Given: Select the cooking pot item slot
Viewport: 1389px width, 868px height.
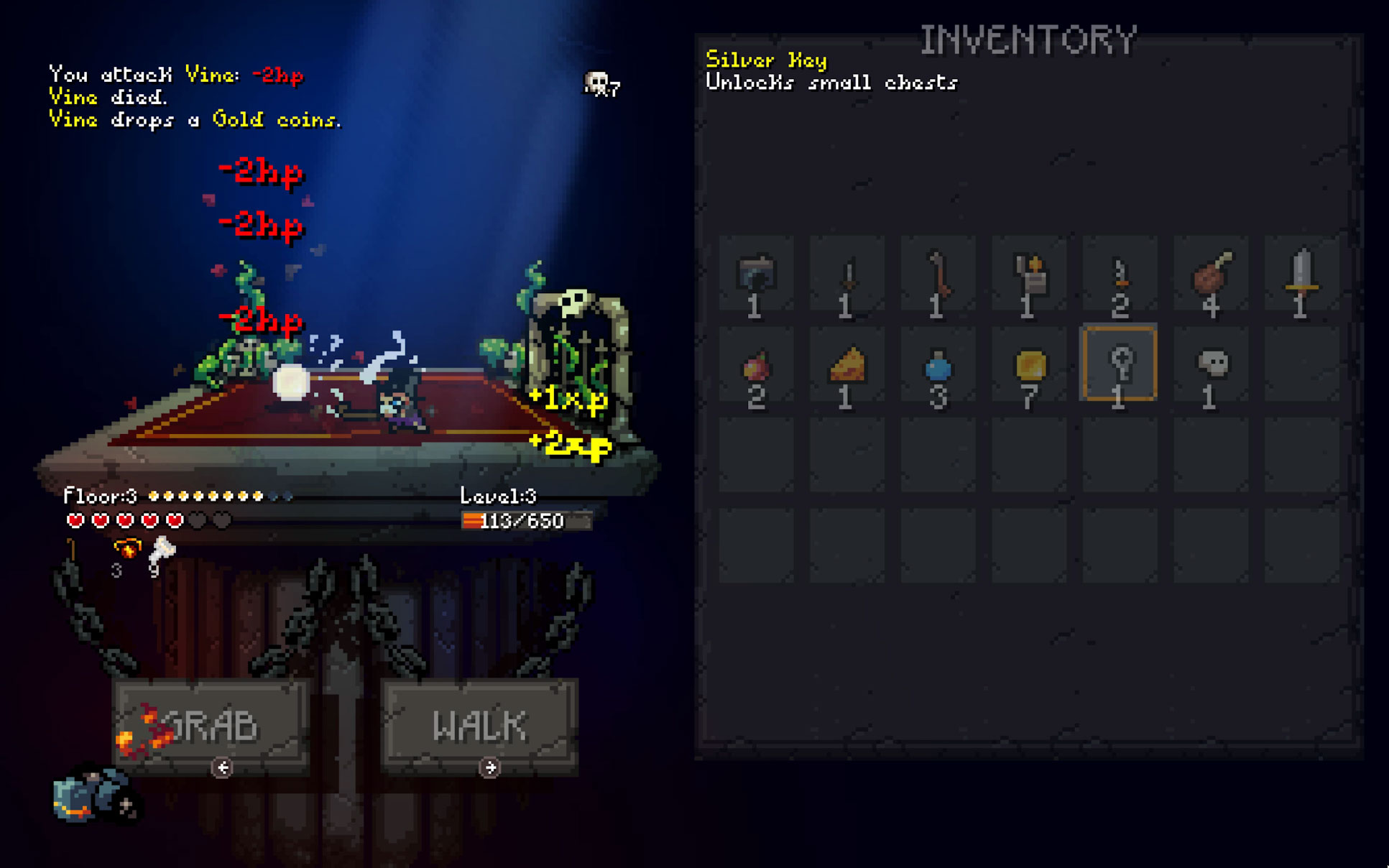Looking at the screenshot, I should [756, 274].
